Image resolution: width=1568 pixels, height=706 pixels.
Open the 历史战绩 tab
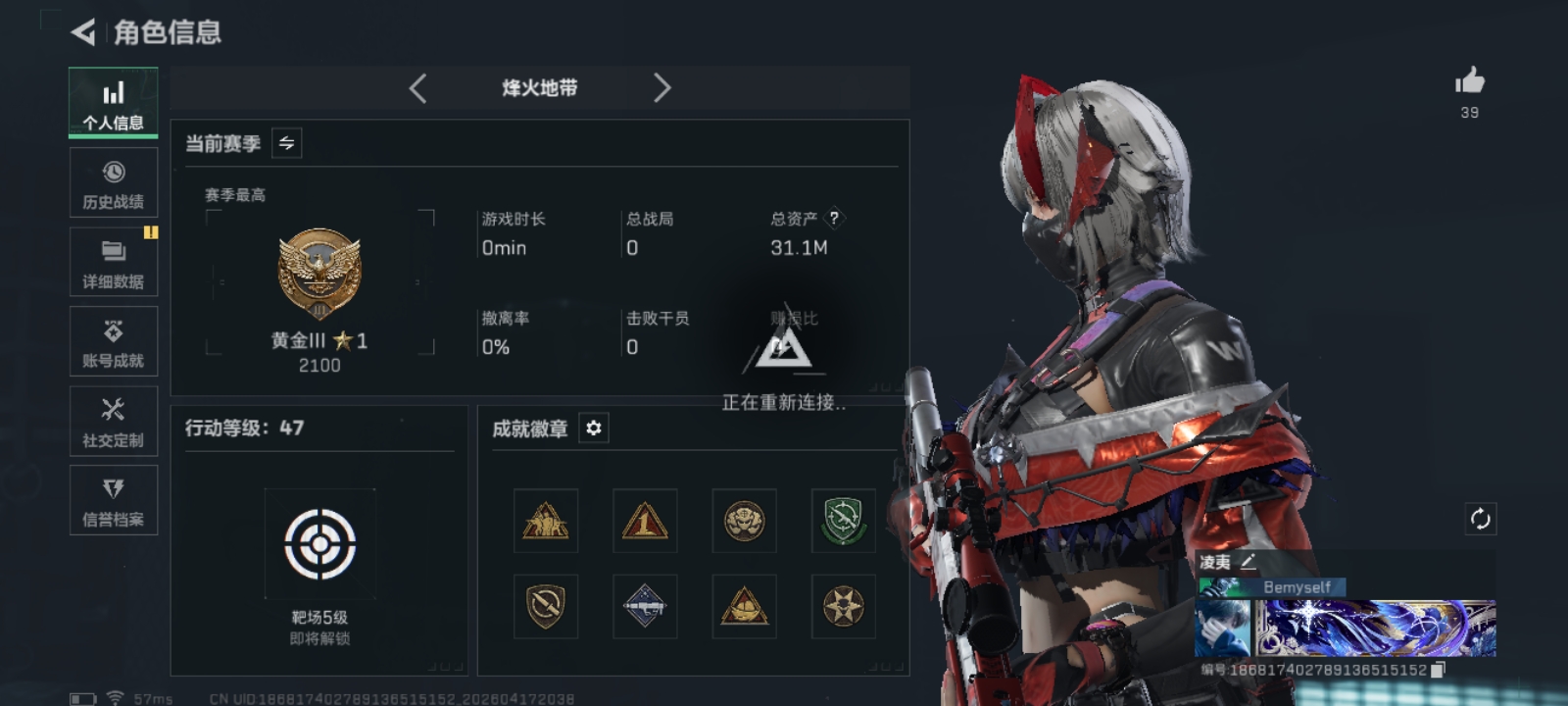(113, 183)
